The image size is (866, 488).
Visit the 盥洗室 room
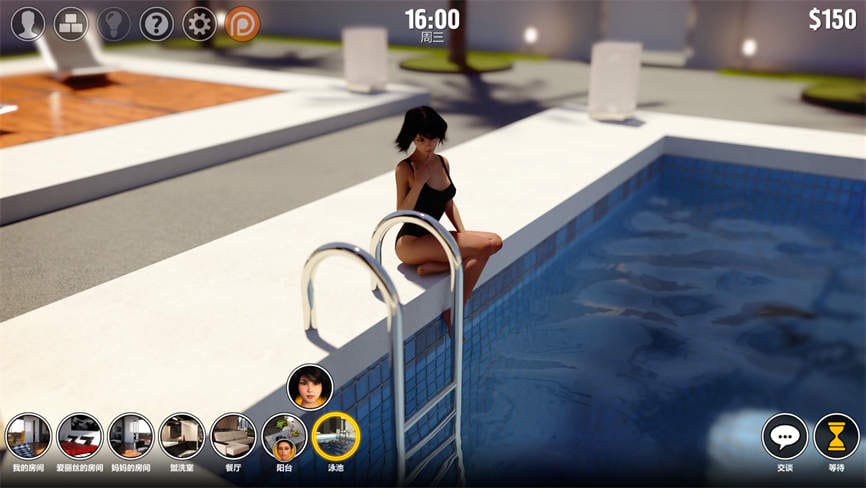pos(182,436)
